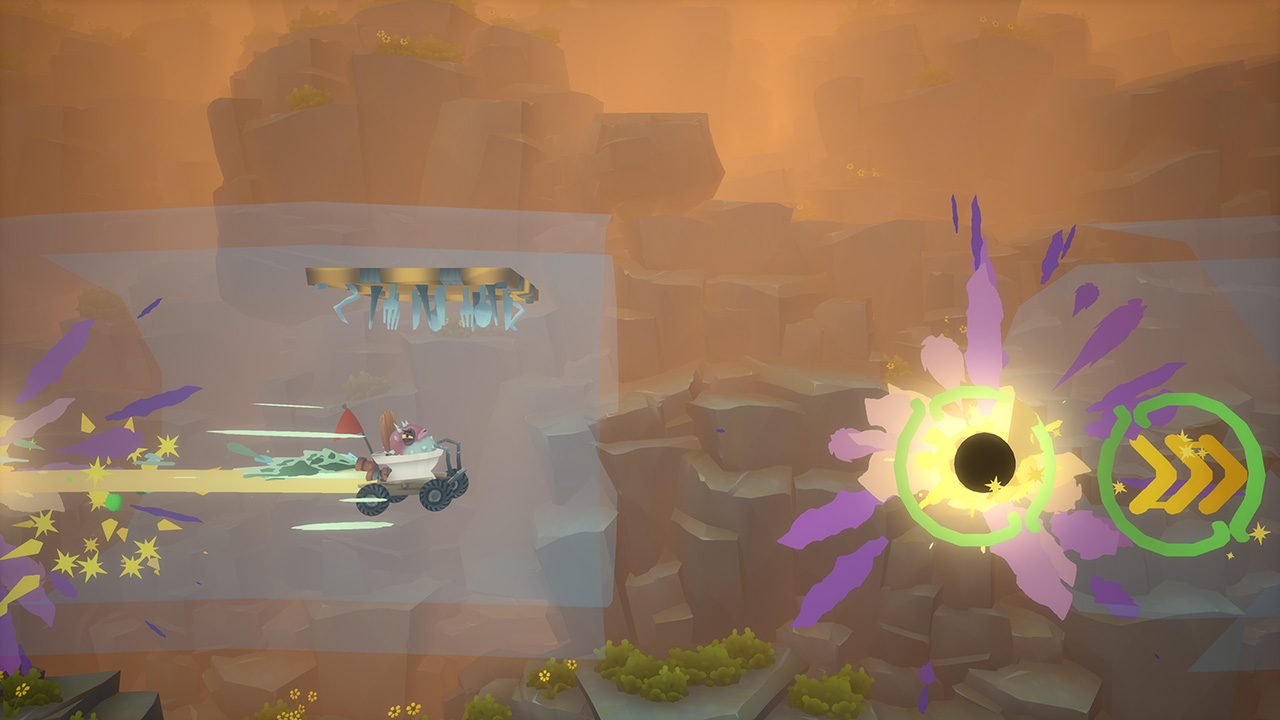Viewport: 1280px width, 720px height.
Task: Click the spoon on the cutlery sign
Action: [x=481, y=310]
